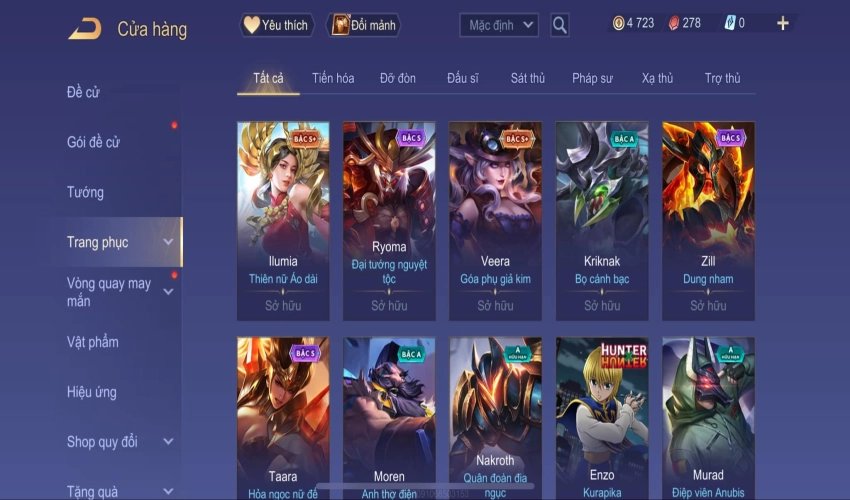This screenshot has width=850, height=500.
Task: Click the magnifying glass search button
Action: 560,25
